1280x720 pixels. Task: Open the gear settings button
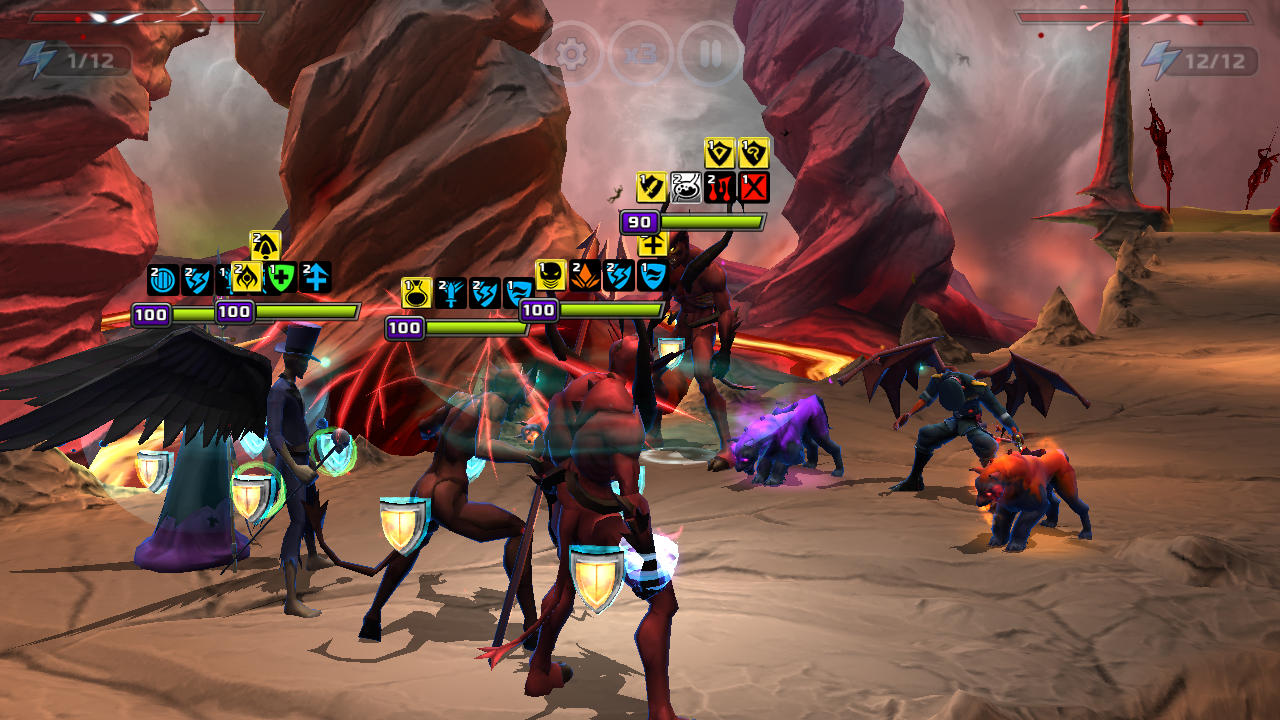(x=571, y=53)
